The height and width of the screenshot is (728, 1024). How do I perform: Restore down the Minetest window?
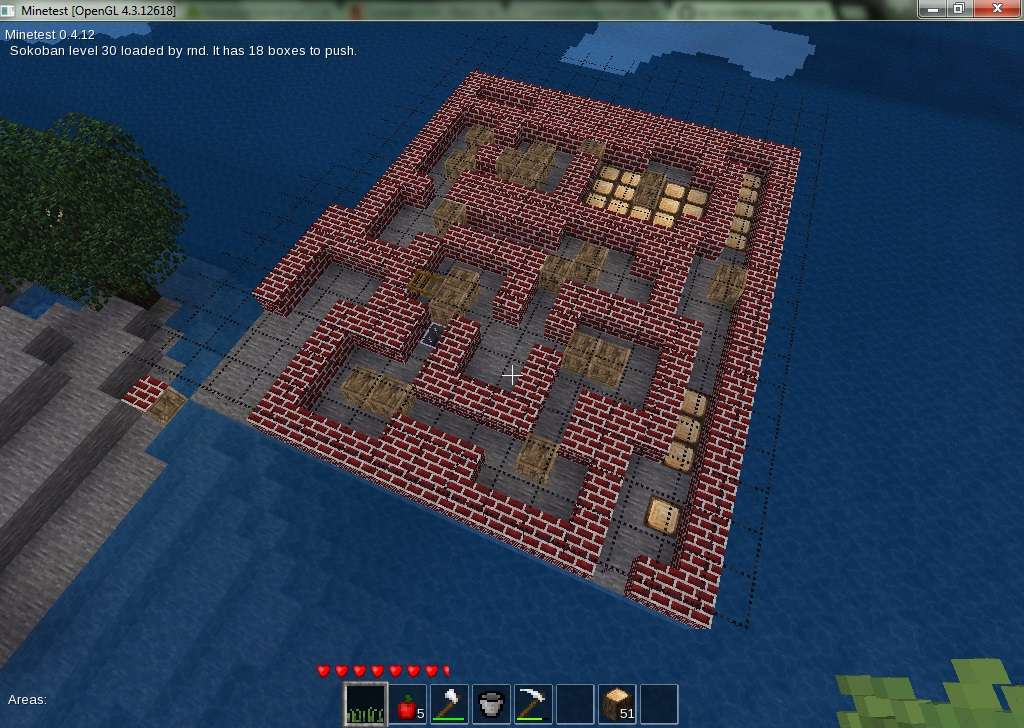(958, 9)
